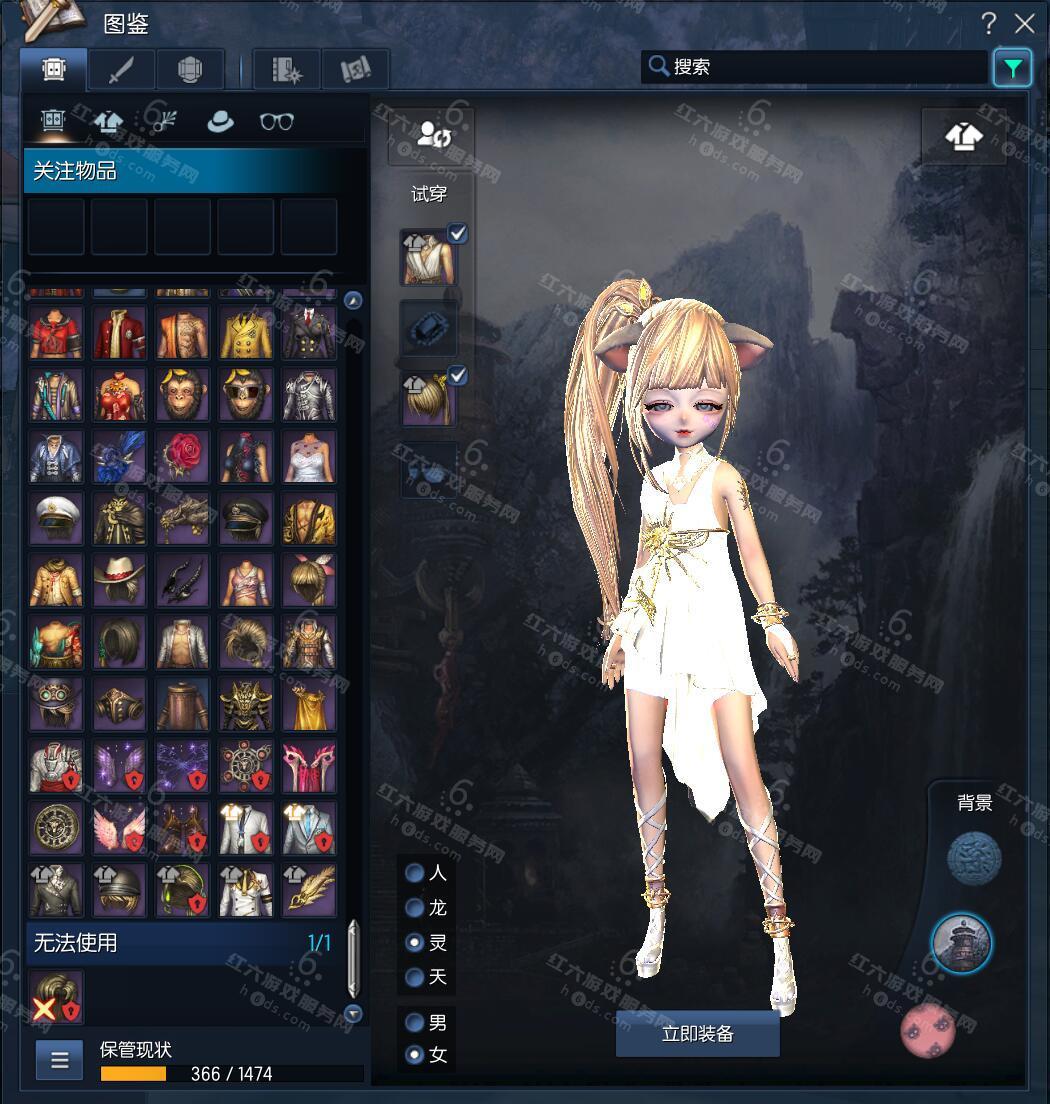Pick the yellow suit costume icon

pos(246,332)
